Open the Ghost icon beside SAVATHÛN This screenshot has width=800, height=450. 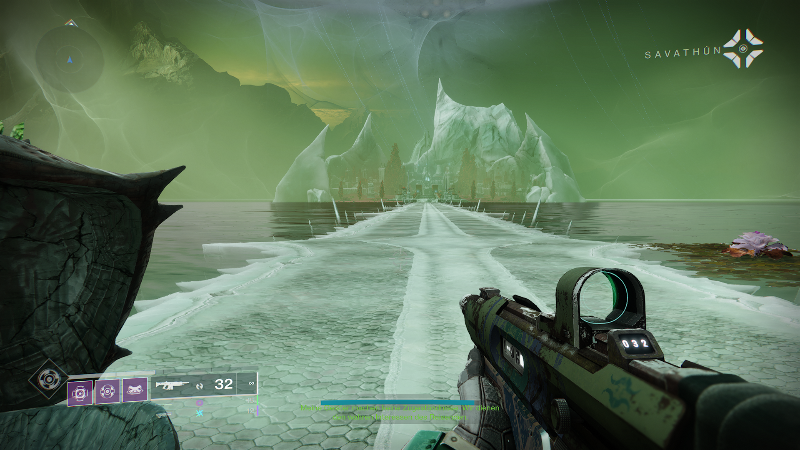743,48
